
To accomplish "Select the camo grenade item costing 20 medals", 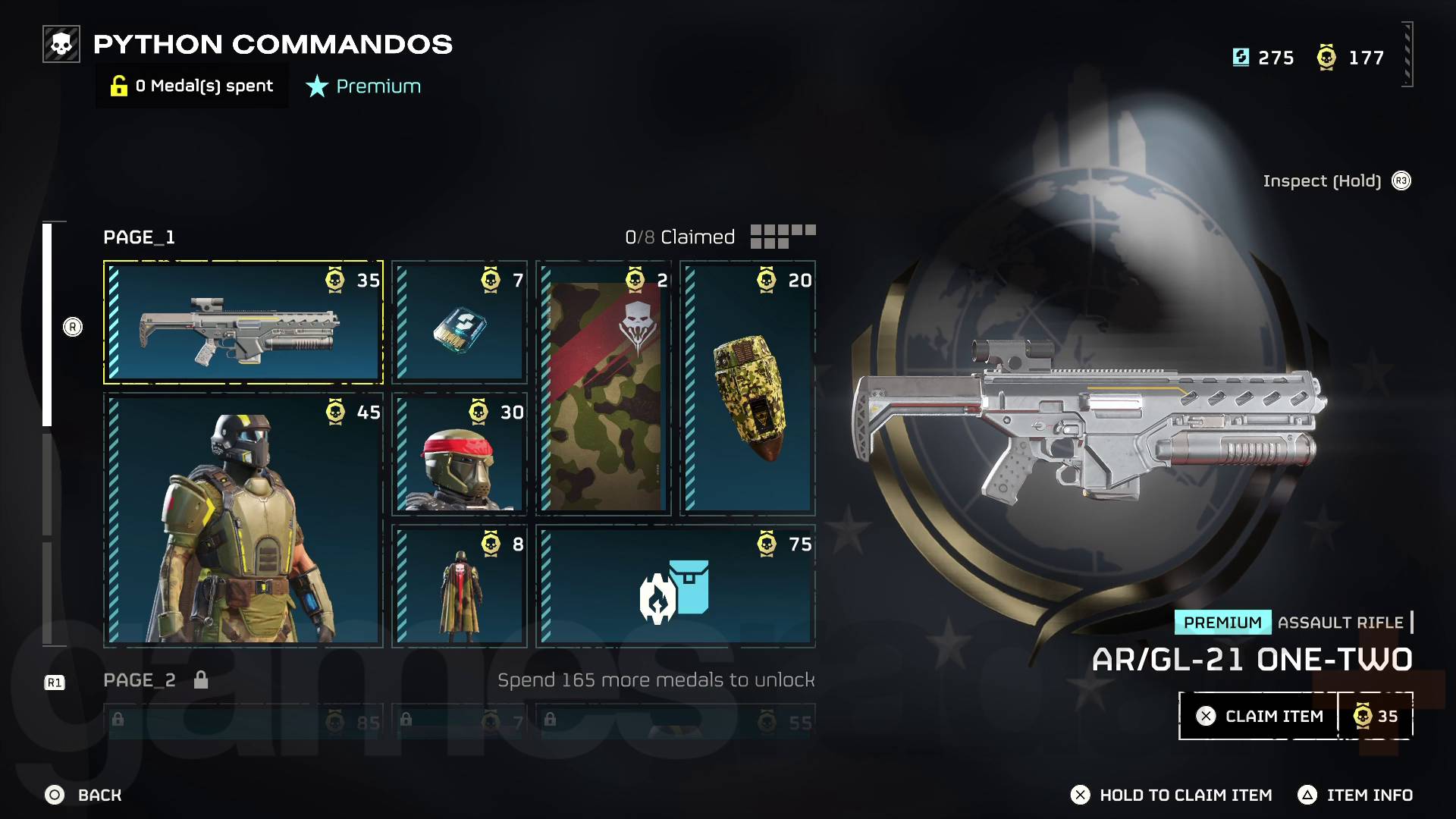I will pos(747,387).
